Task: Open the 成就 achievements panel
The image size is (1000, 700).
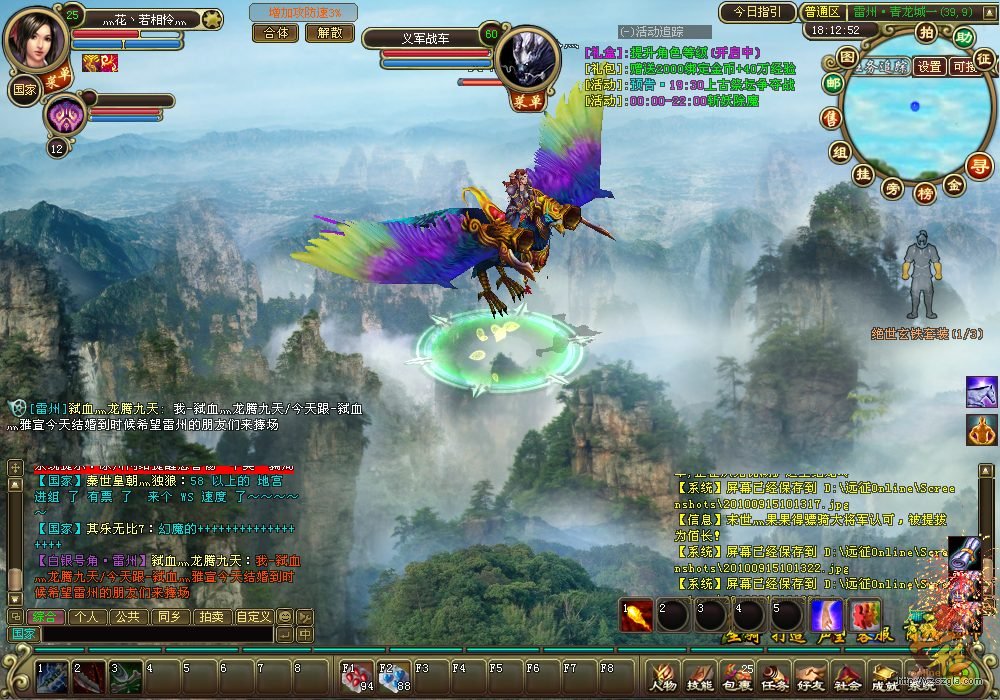Action: click(x=883, y=677)
